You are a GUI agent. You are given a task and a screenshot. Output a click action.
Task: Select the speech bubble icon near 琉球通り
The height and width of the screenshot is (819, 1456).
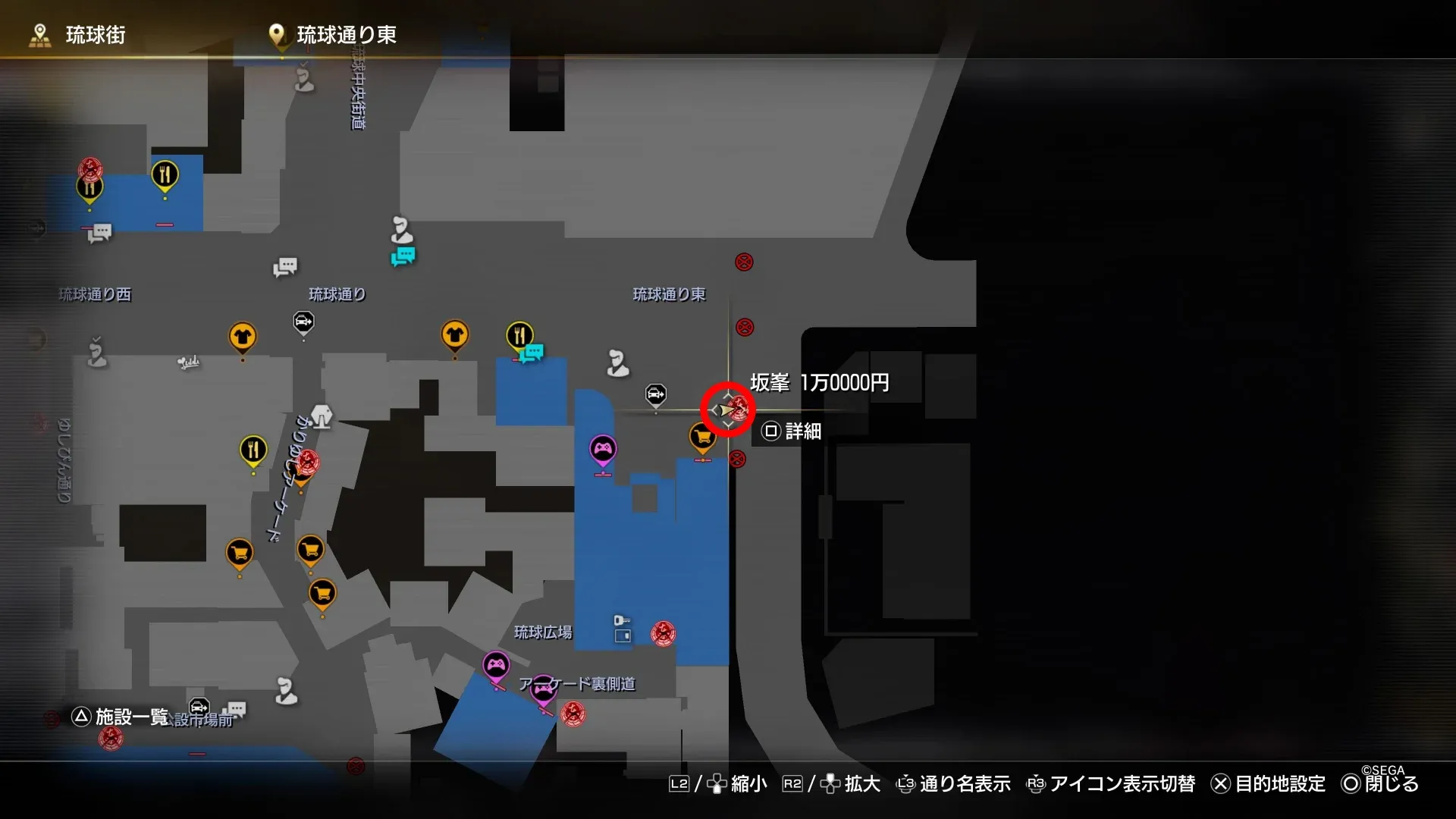point(285,267)
